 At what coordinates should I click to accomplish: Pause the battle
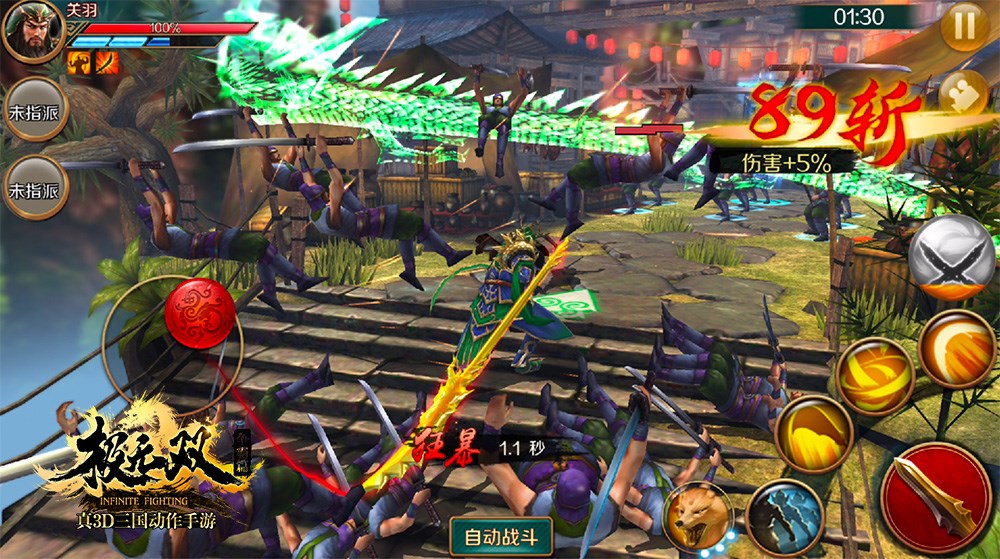pos(965,27)
